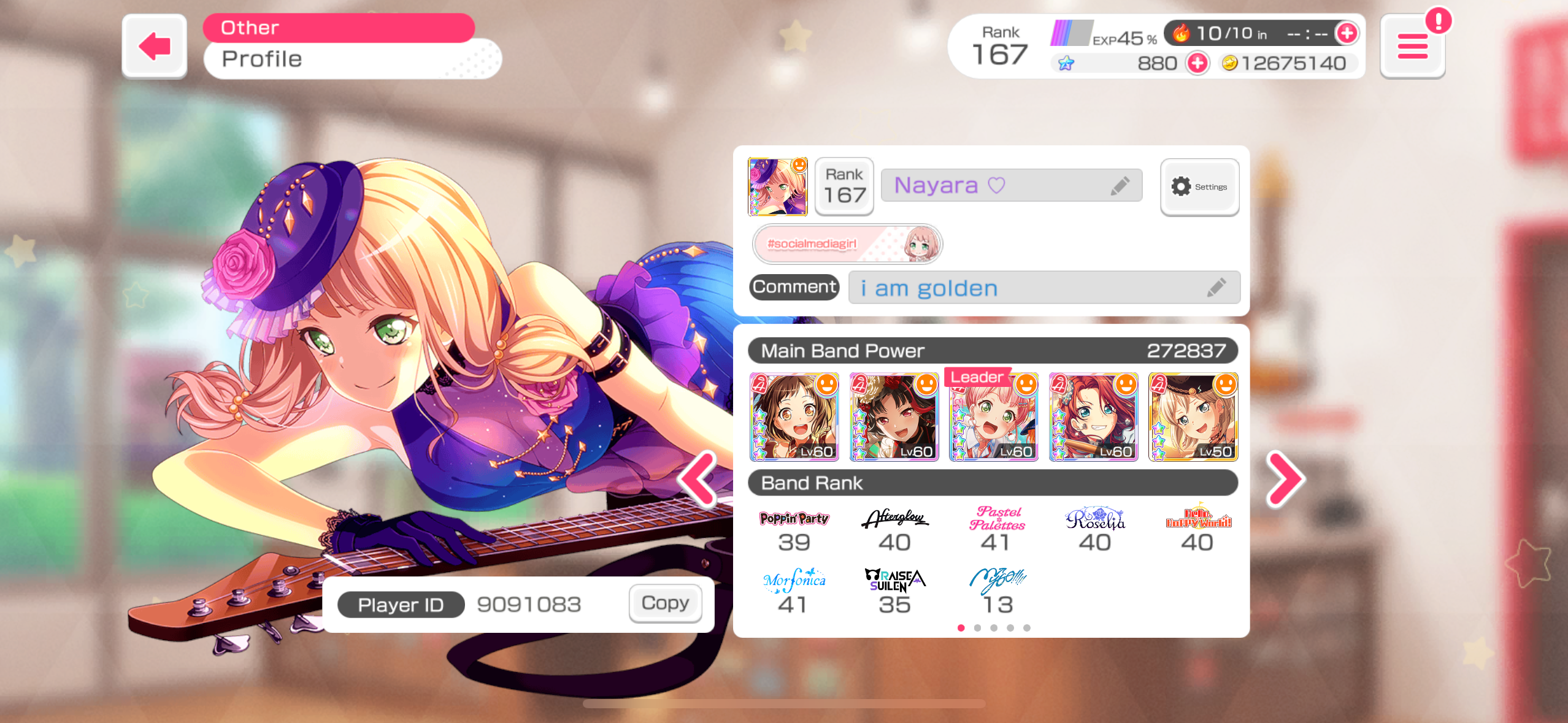View the RAISE A SUILEN band rank
The height and width of the screenshot is (723, 1568).
click(894, 592)
